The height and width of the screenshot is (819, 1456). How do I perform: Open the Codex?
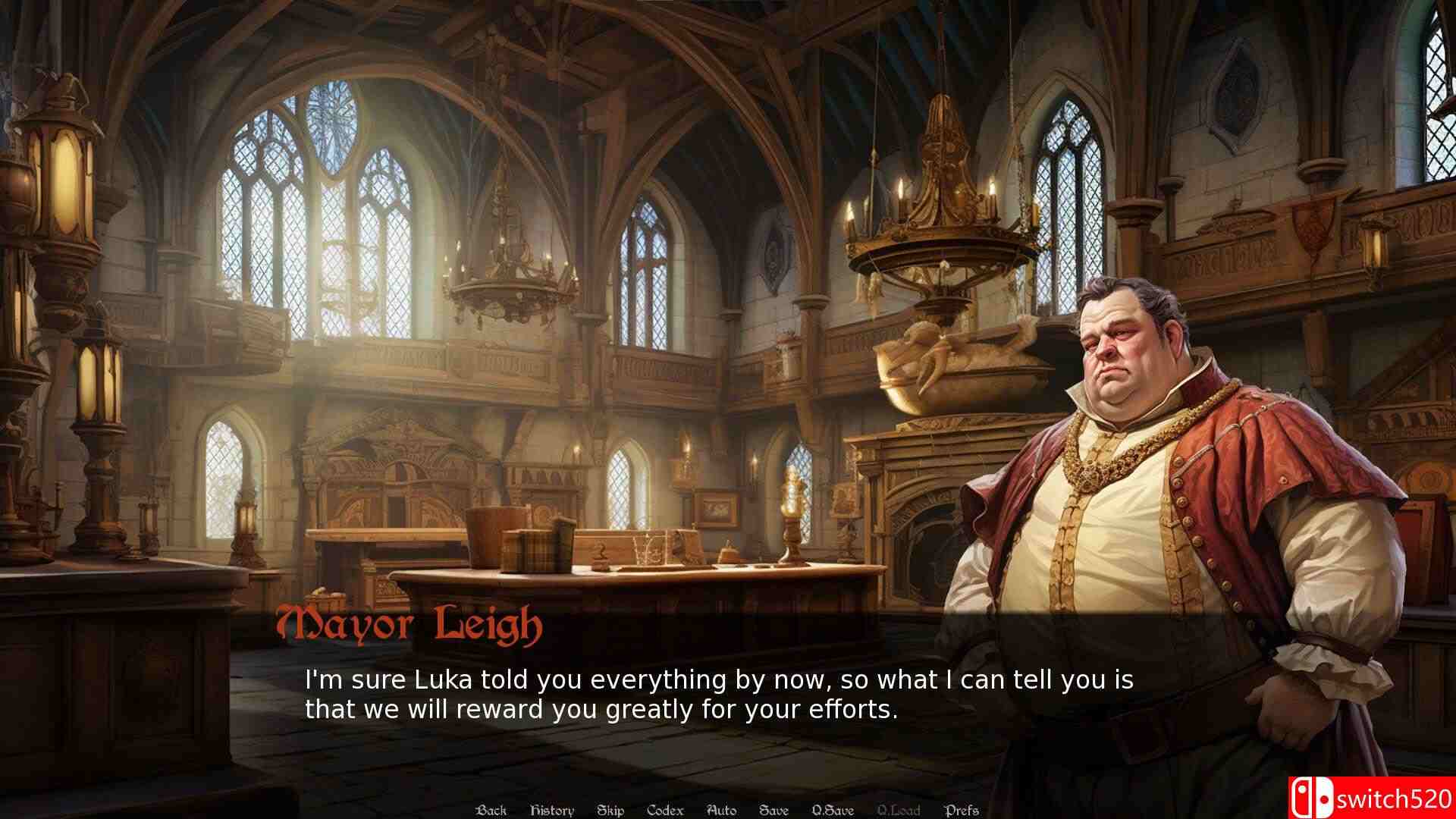click(x=665, y=810)
